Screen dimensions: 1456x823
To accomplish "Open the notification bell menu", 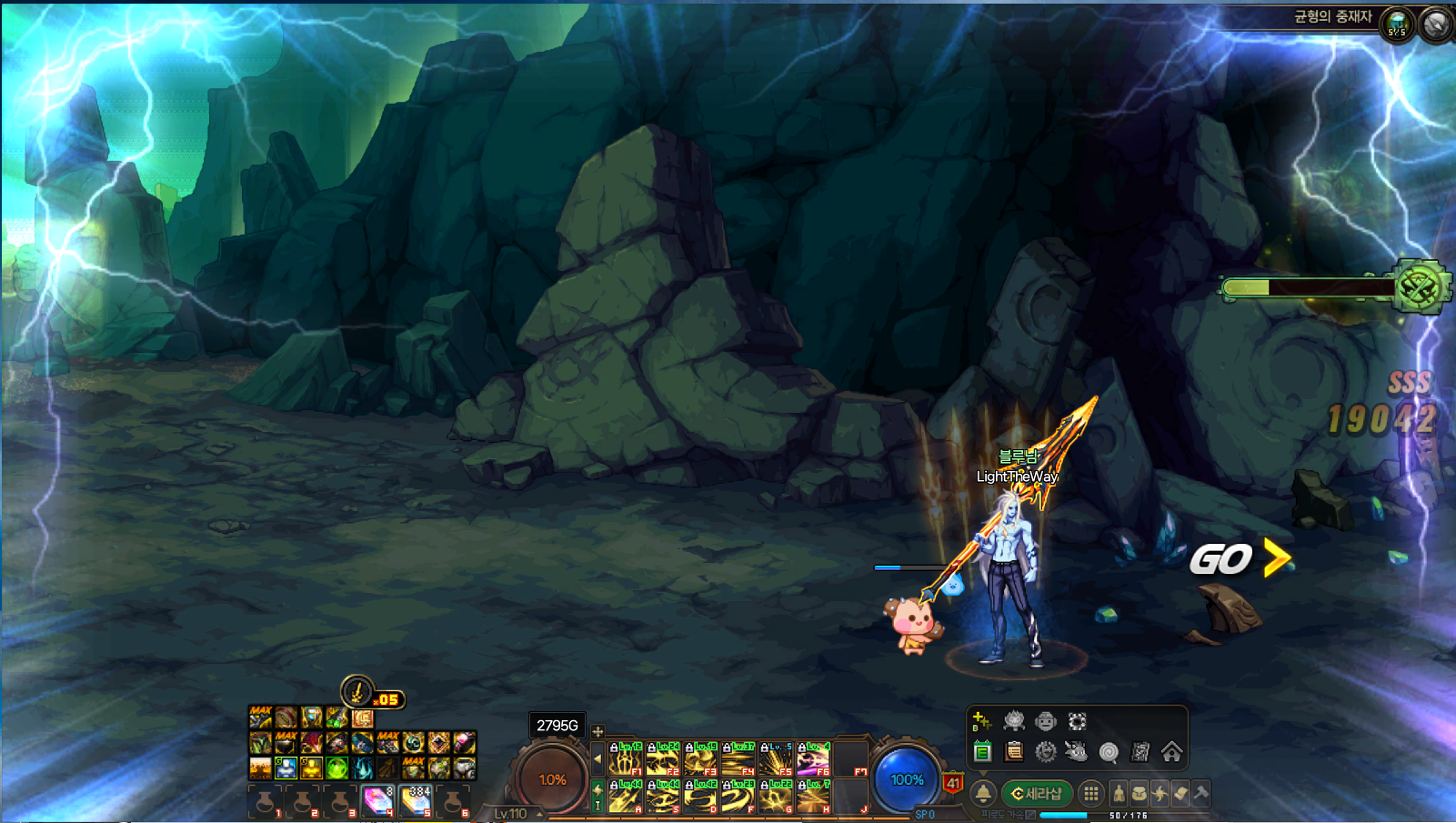I will 983,794.
